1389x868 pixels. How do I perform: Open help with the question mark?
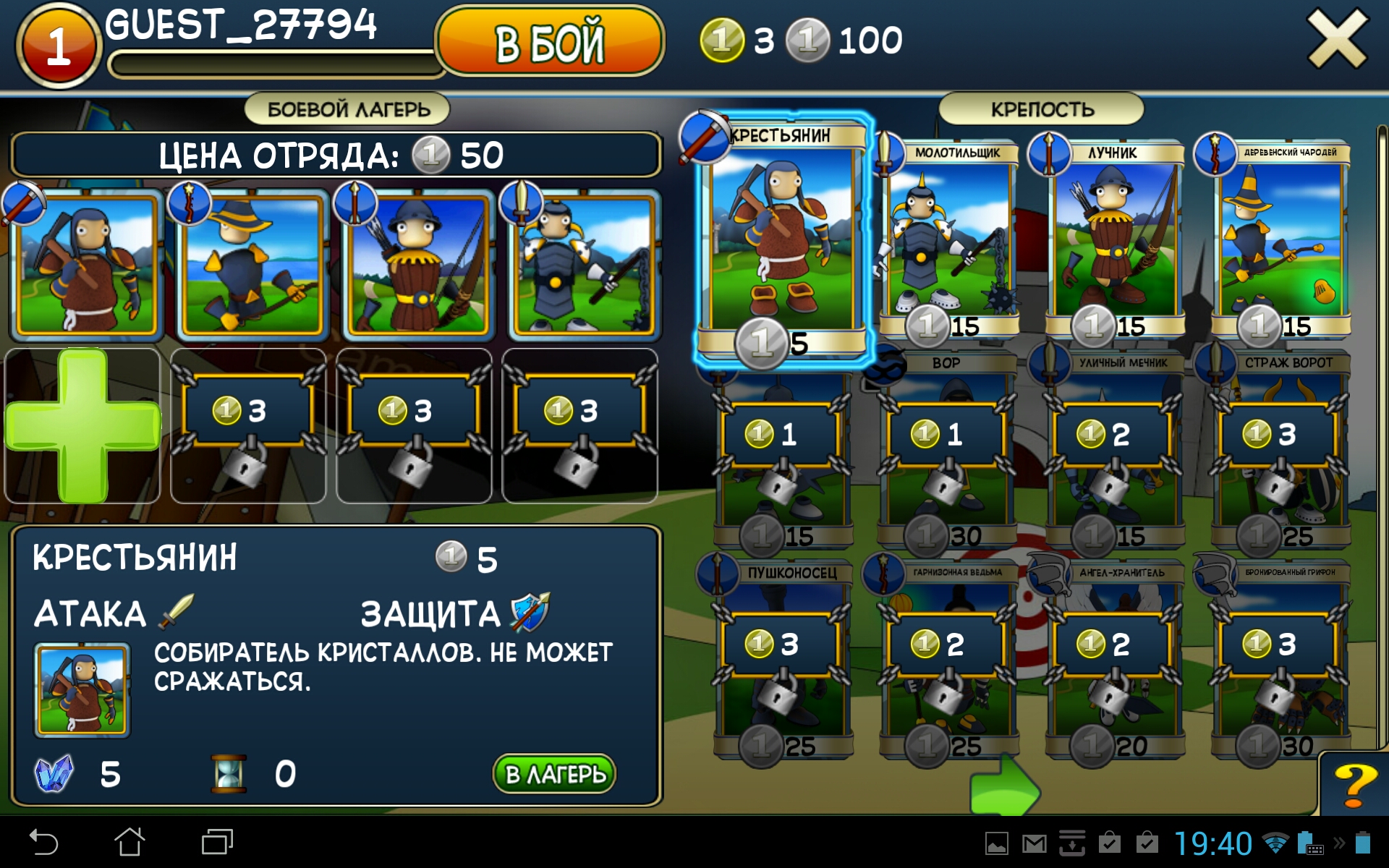tap(1354, 786)
